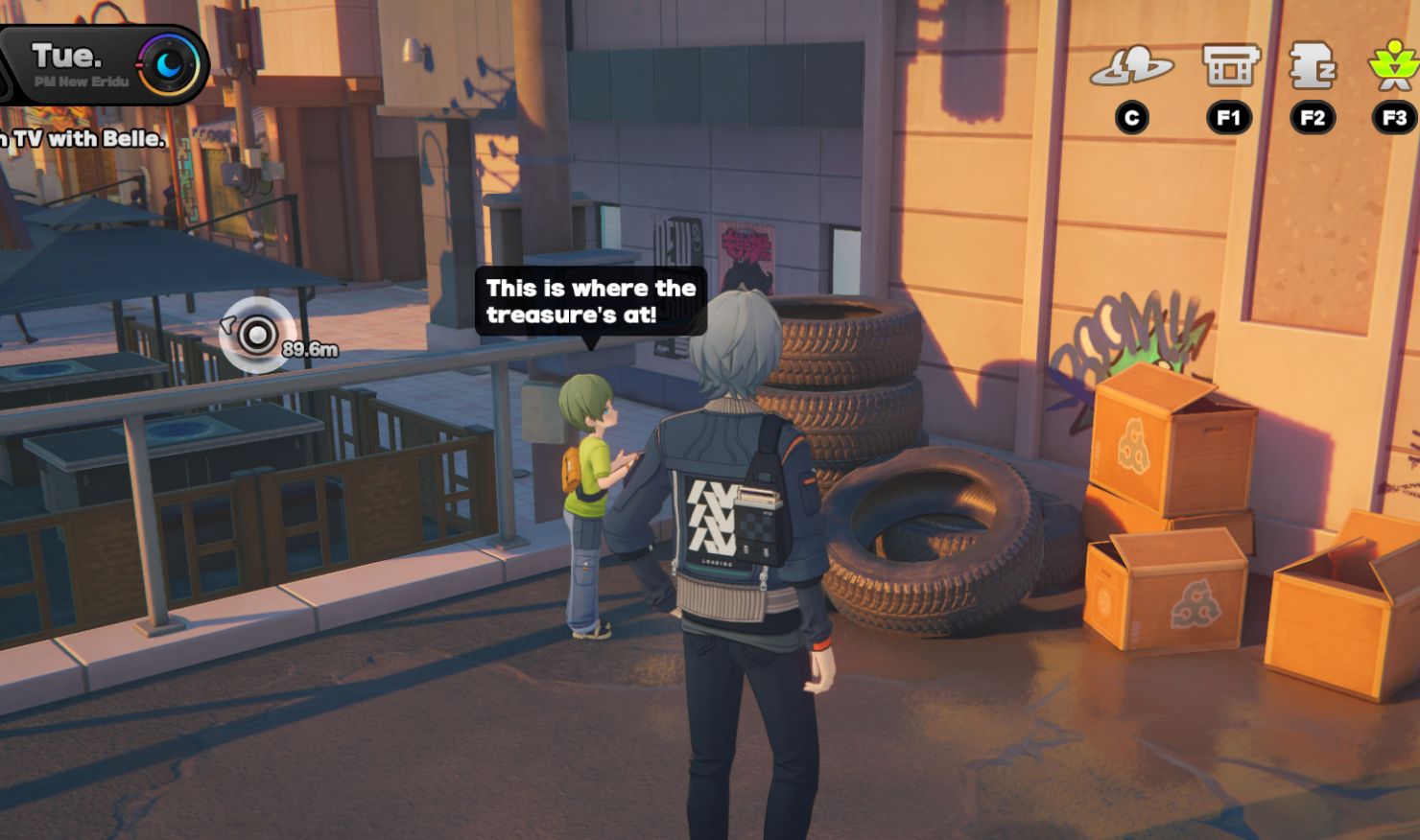The height and width of the screenshot is (840, 1420).
Task: Click the crescent moon time dial
Action: pos(170,64)
